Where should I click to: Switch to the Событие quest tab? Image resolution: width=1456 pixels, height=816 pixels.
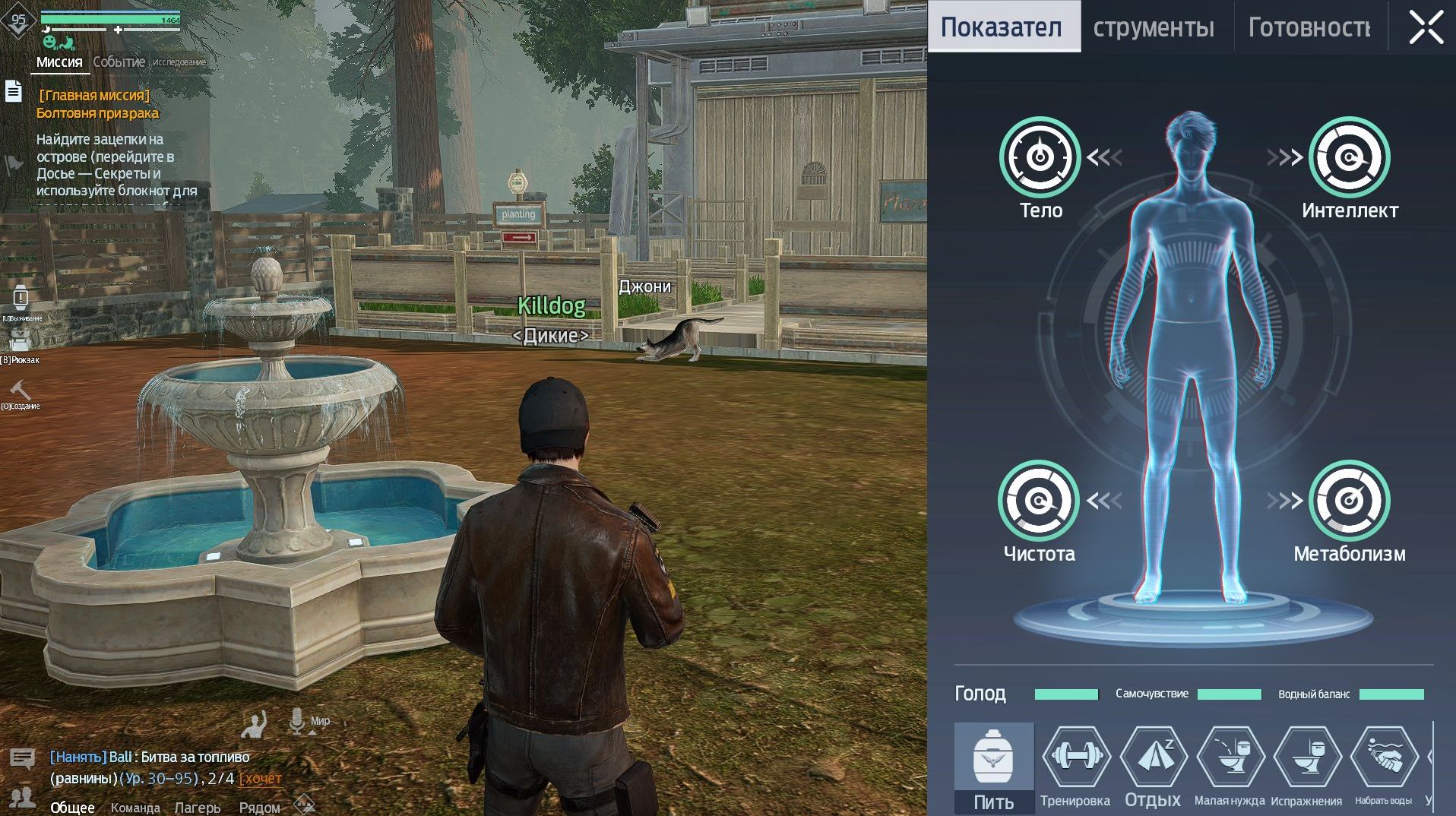pos(119,62)
